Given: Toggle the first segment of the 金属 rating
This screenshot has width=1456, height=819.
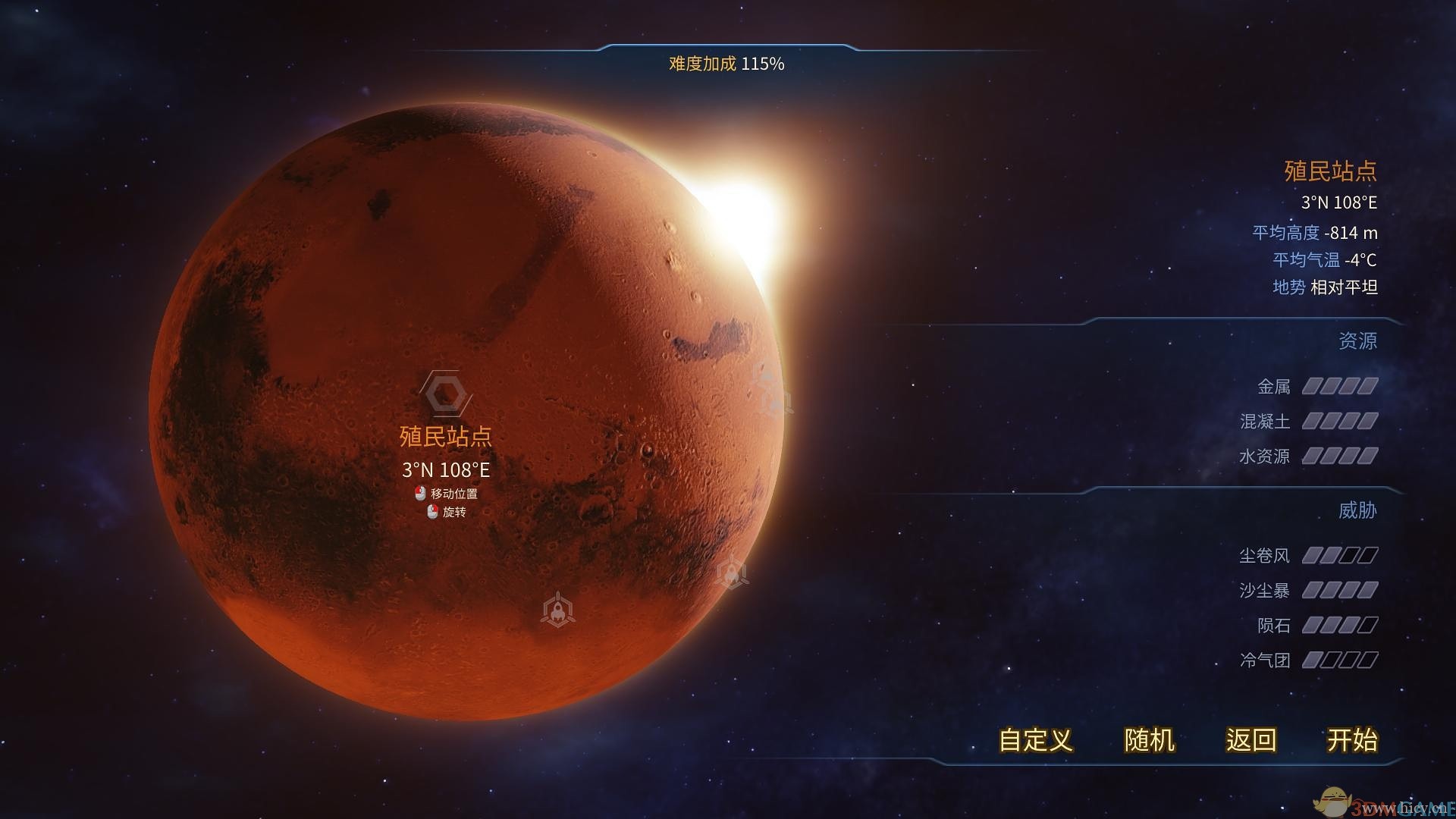Looking at the screenshot, I should tap(1312, 387).
